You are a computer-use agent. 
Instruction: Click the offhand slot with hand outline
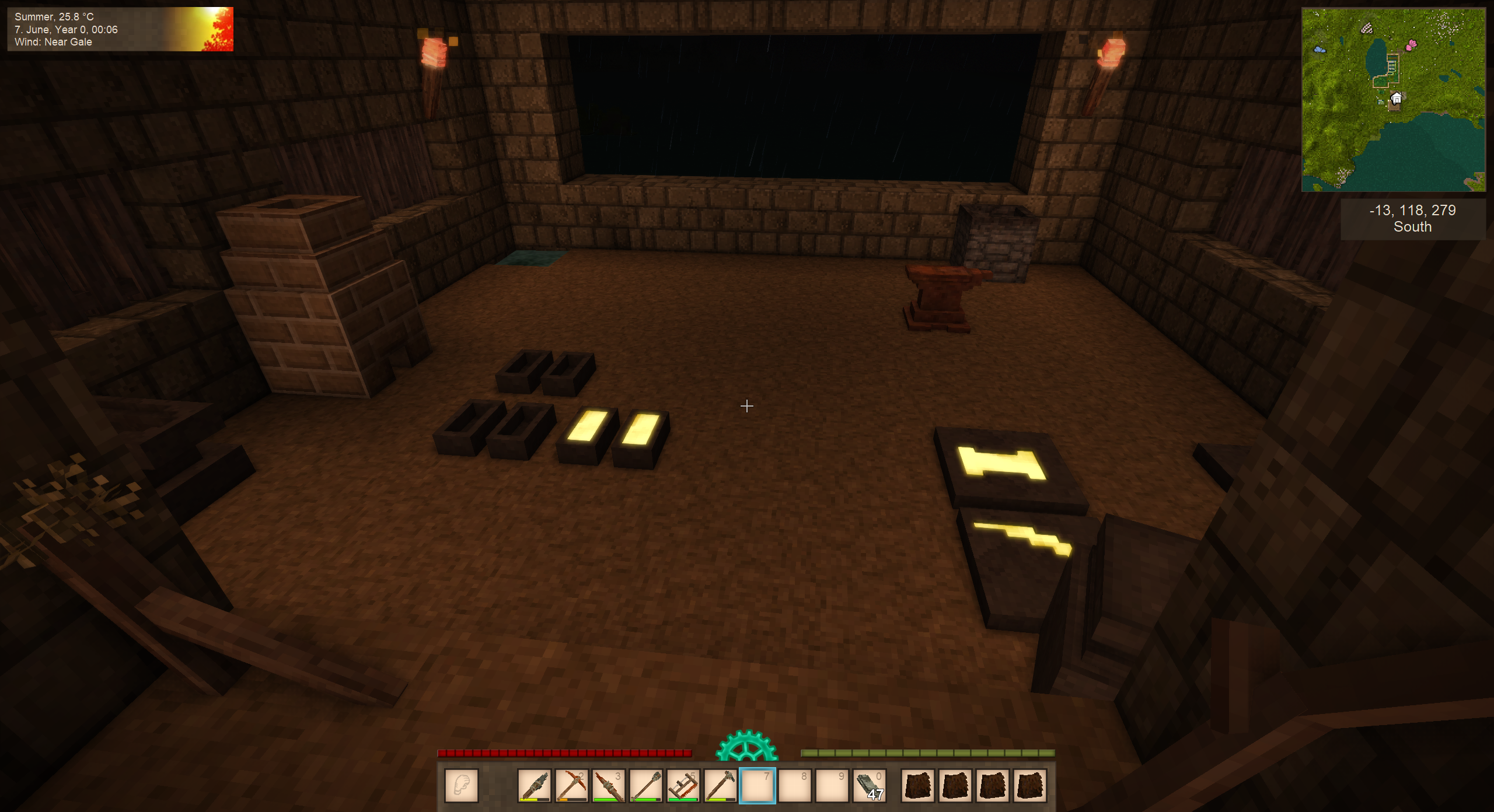tap(462, 785)
